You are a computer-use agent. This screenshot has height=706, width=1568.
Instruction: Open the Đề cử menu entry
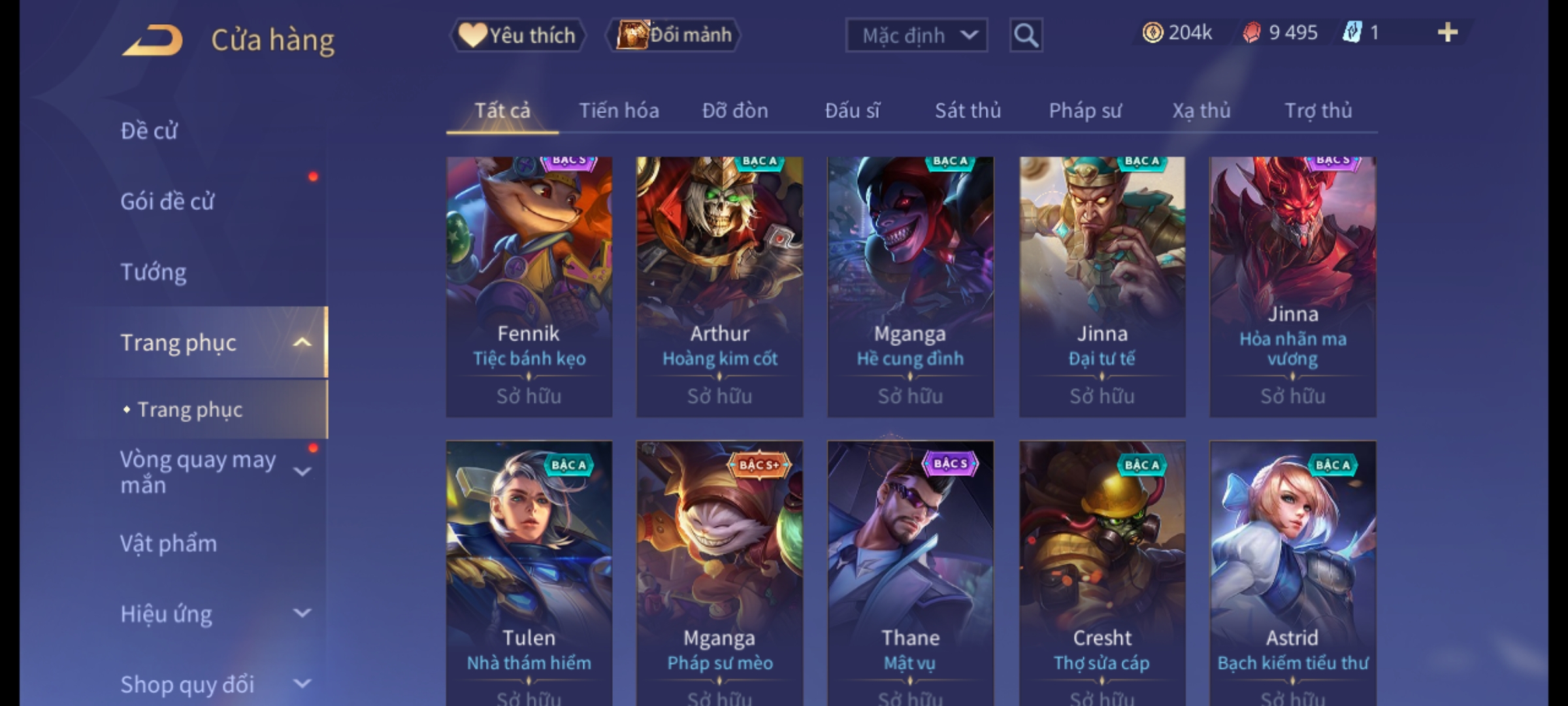pyautogui.click(x=149, y=131)
